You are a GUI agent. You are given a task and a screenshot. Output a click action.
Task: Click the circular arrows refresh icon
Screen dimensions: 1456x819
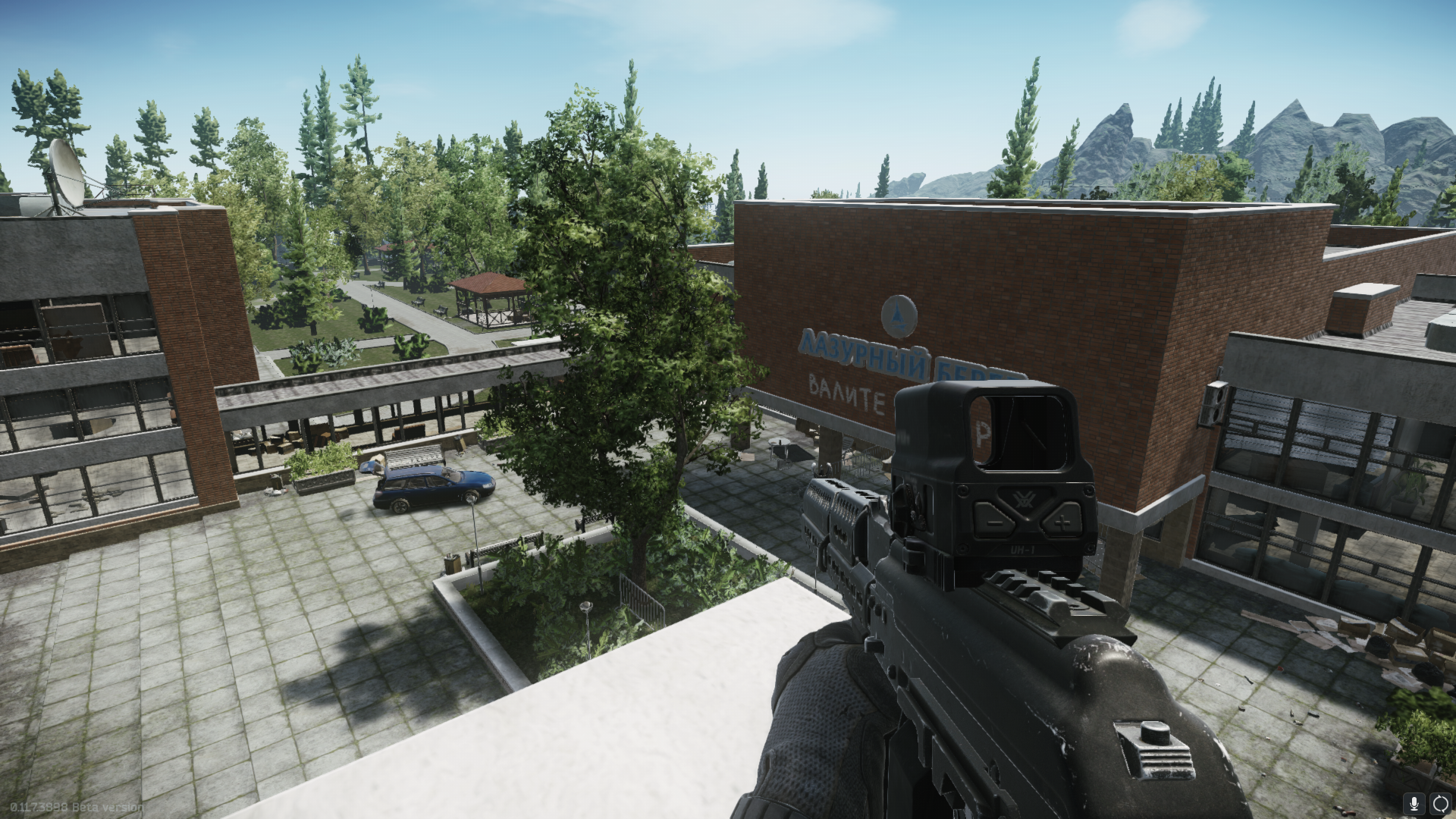click(1440, 803)
